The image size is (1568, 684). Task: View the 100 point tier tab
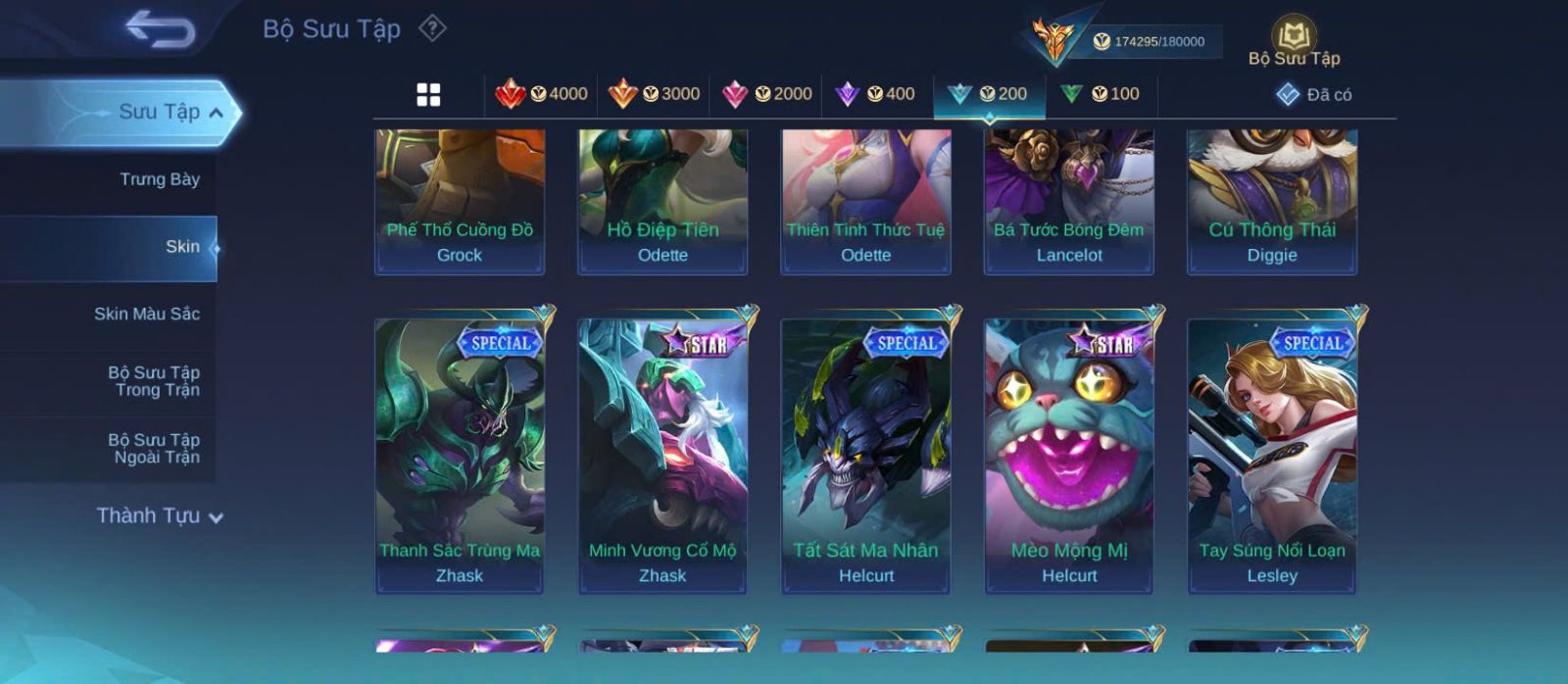[x=1100, y=94]
